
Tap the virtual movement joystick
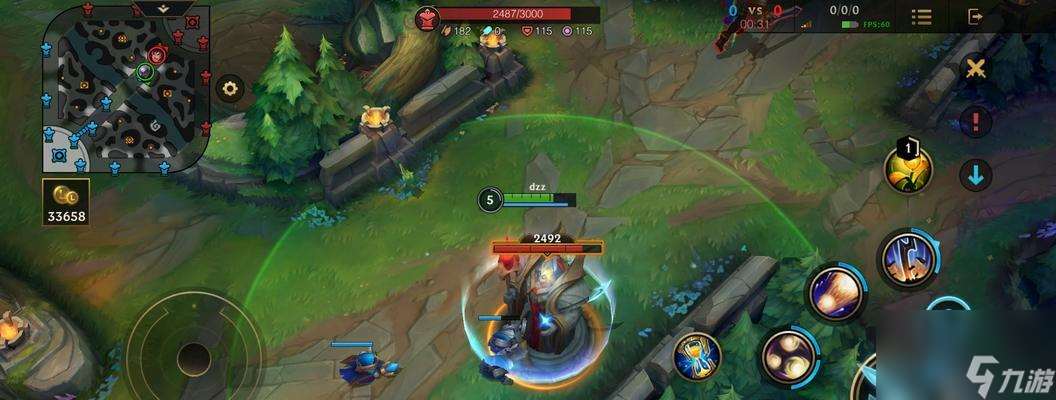coord(193,355)
